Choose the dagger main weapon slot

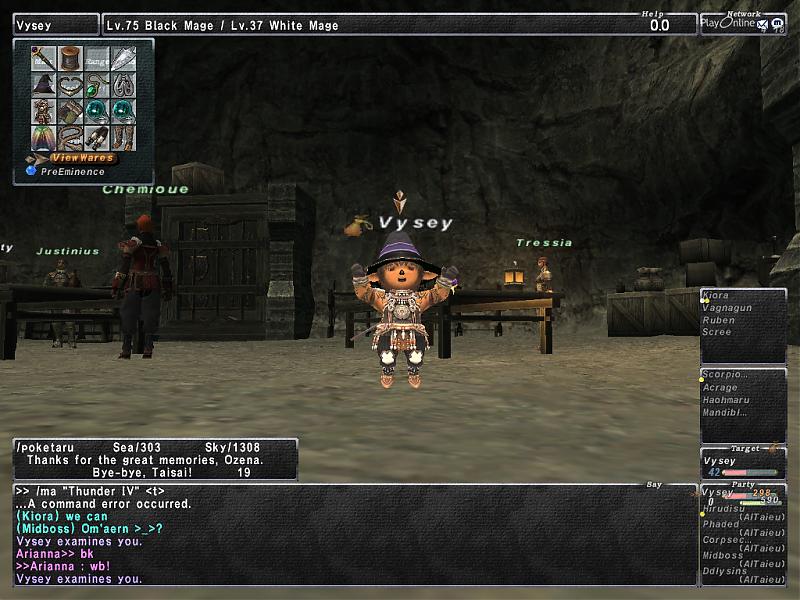point(44,59)
